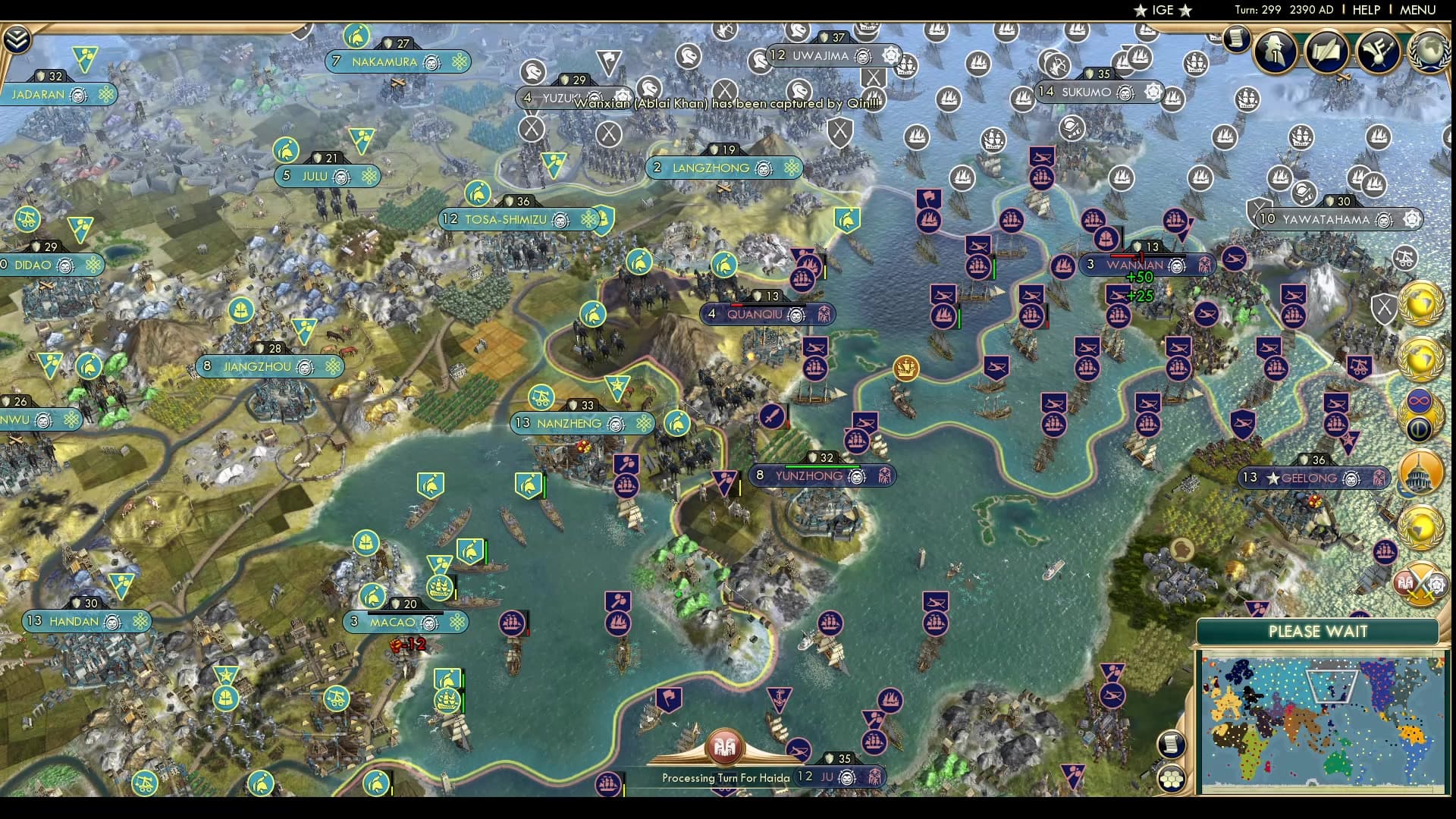
Task: Open the World Congress wreathed globe icon
Action: click(x=1430, y=50)
